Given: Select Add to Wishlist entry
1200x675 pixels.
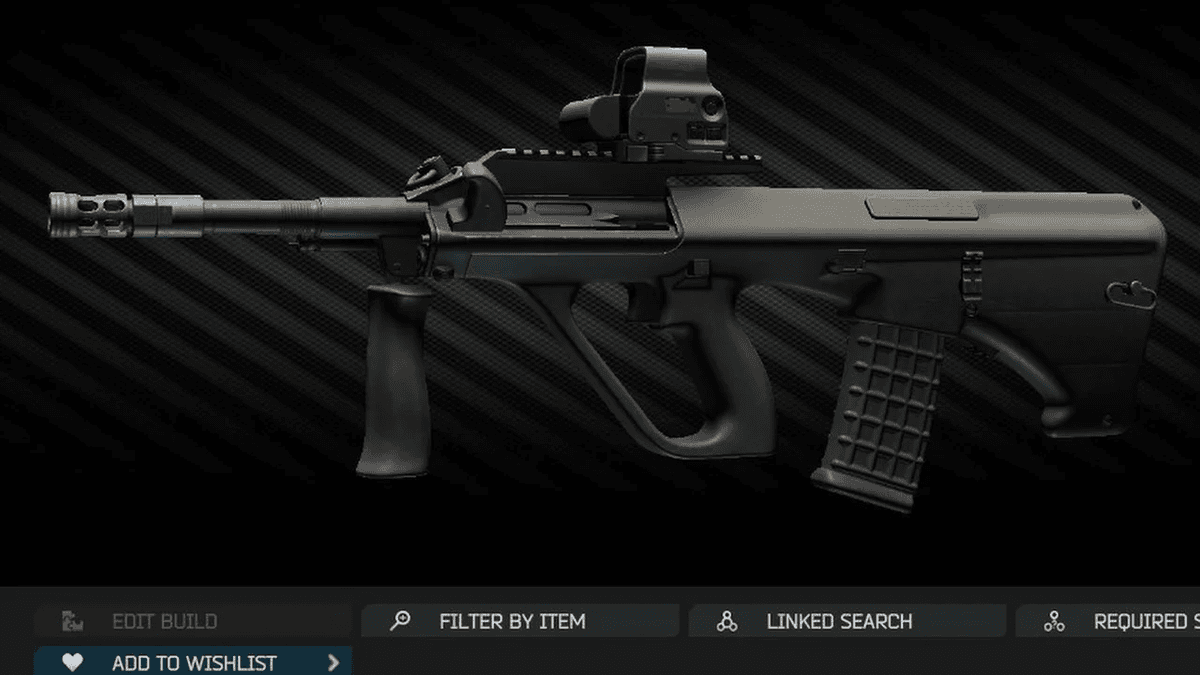Looking at the screenshot, I should tap(193, 662).
